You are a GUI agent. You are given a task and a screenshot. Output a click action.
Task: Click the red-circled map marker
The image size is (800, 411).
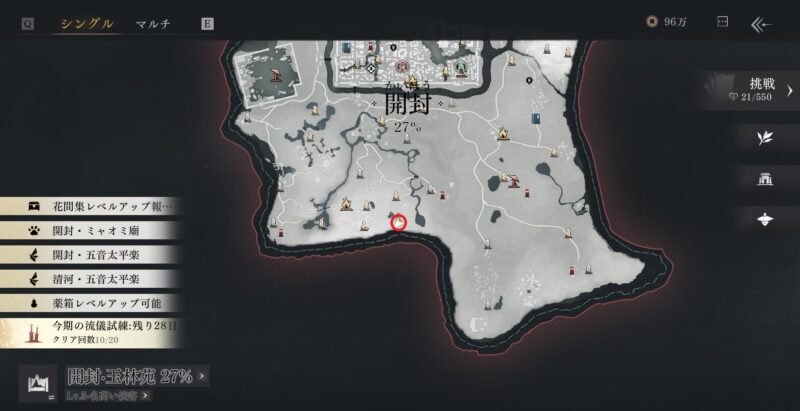(x=399, y=223)
